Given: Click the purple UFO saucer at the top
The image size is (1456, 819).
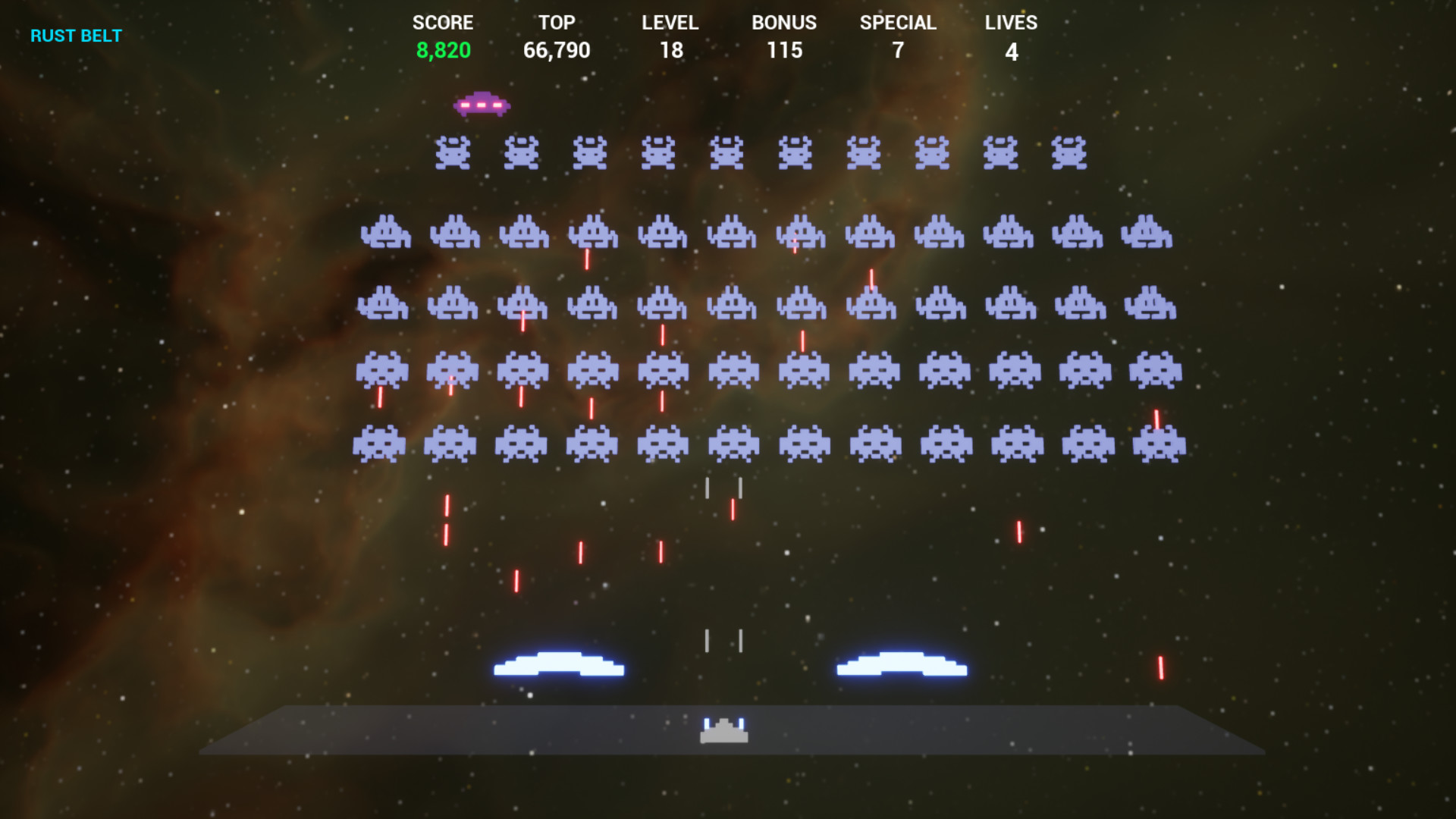Looking at the screenshot, I should [x=481, y=105].
